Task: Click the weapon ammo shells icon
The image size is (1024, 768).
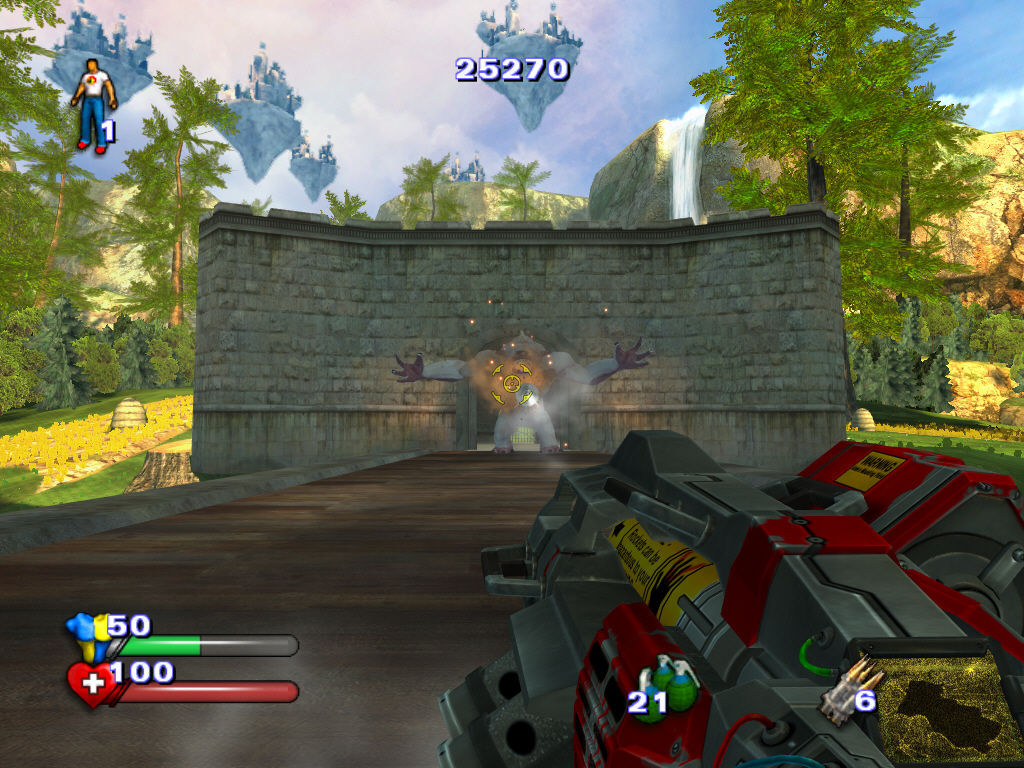Action: 839,692
